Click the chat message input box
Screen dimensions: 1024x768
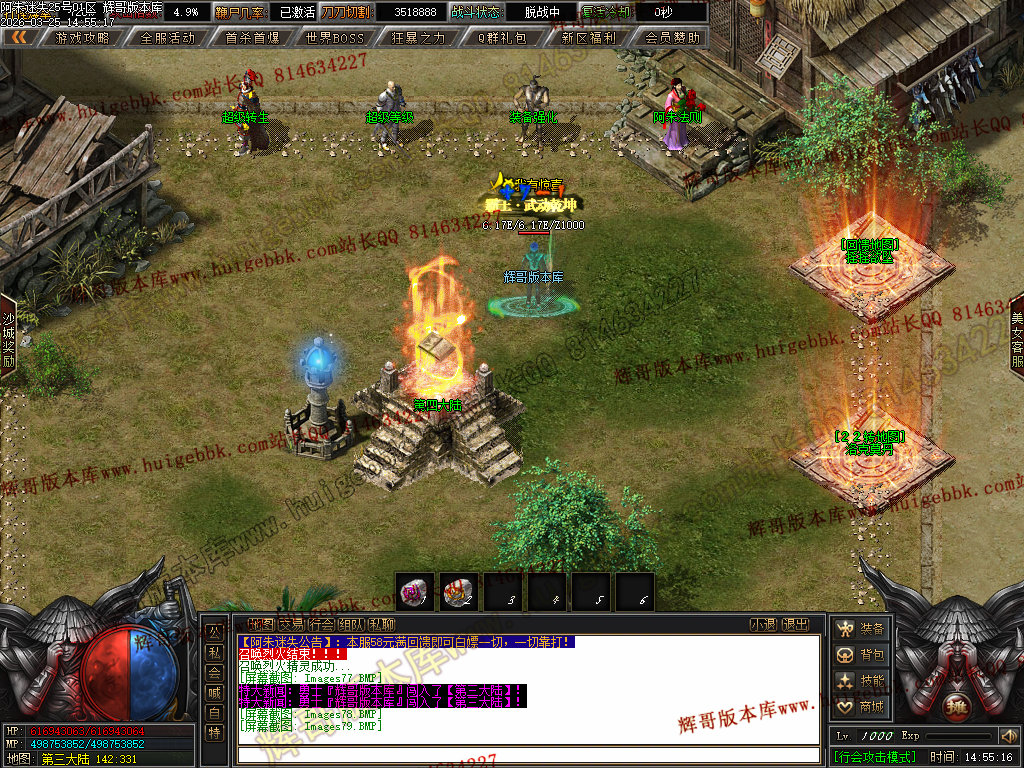[x=528, y=754]
